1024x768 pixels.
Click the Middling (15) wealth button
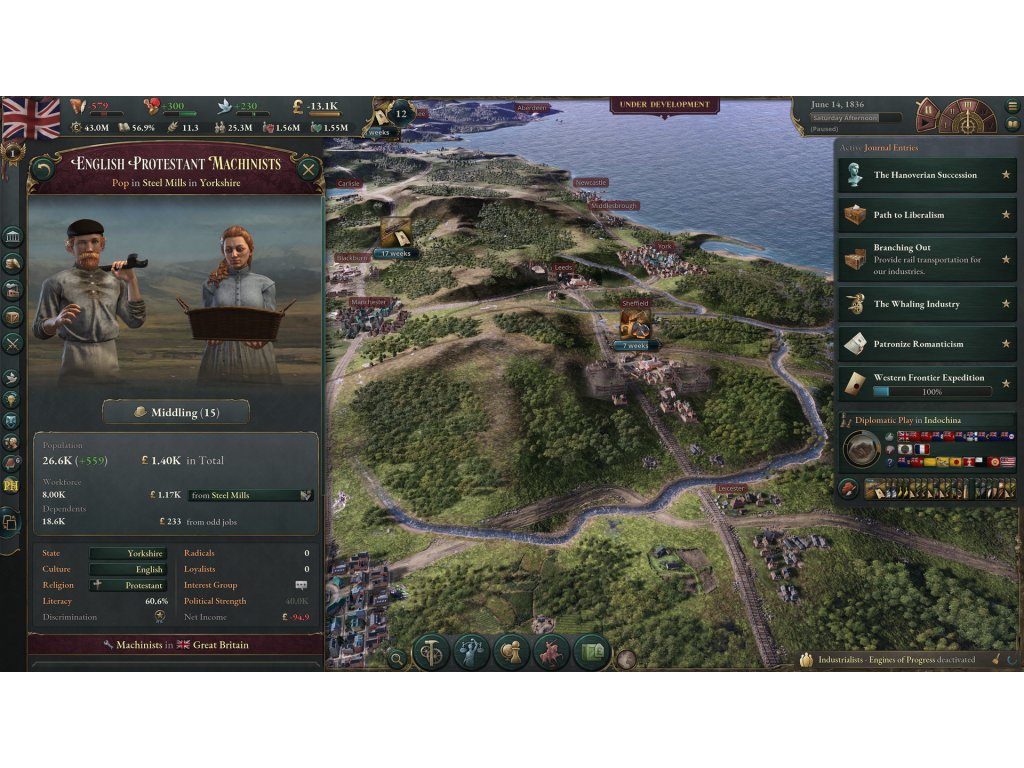pyautogui.click(x=176, y=412)
